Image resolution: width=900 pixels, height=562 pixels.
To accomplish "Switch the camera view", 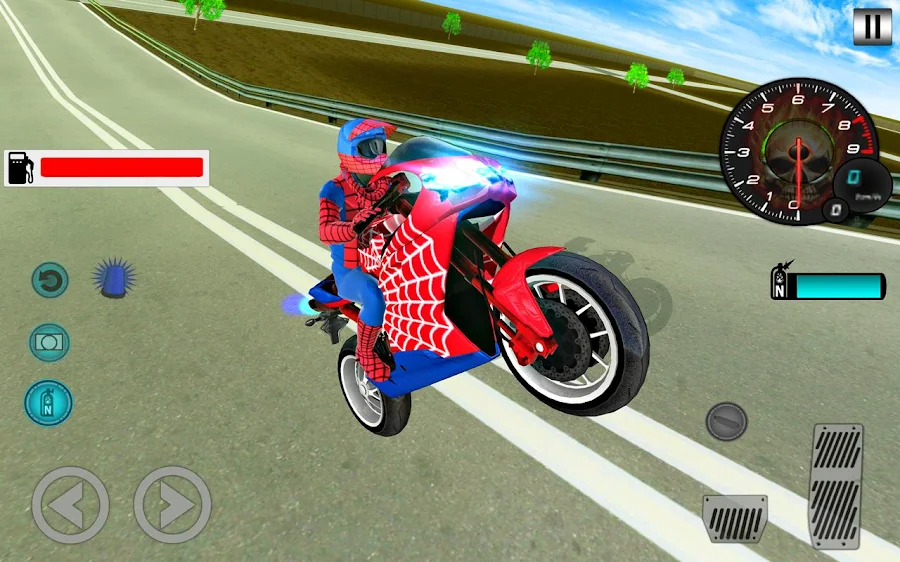I will click(49, 342).
